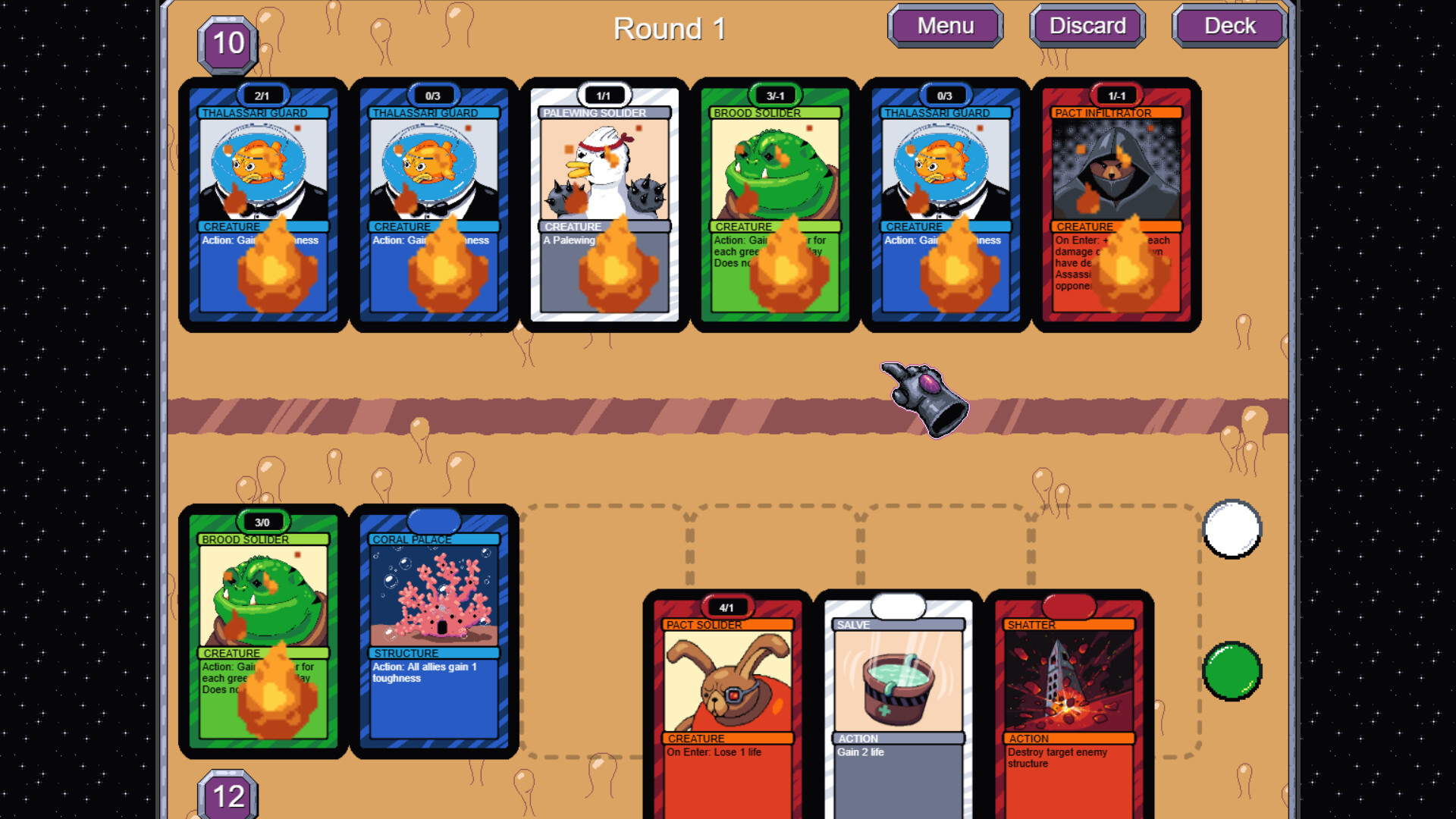Click the 2/1 stat badge on Thalassari Guard
The height and width of the screenshot is (819, 1456).
[264, 95]
